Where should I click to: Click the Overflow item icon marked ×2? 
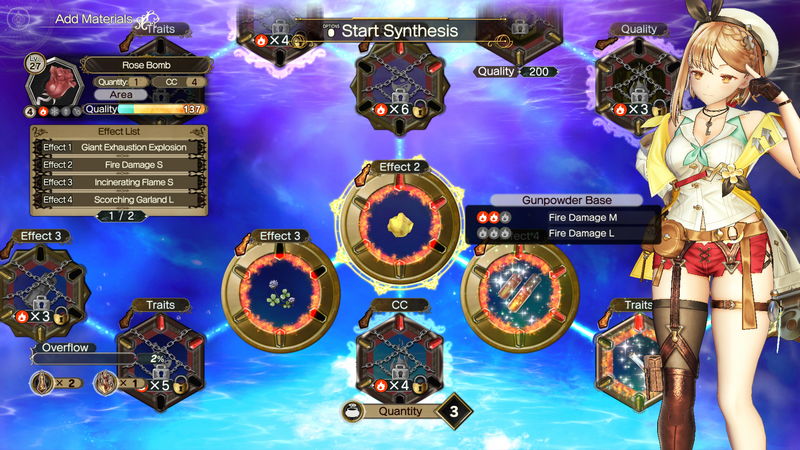point(43,381)
